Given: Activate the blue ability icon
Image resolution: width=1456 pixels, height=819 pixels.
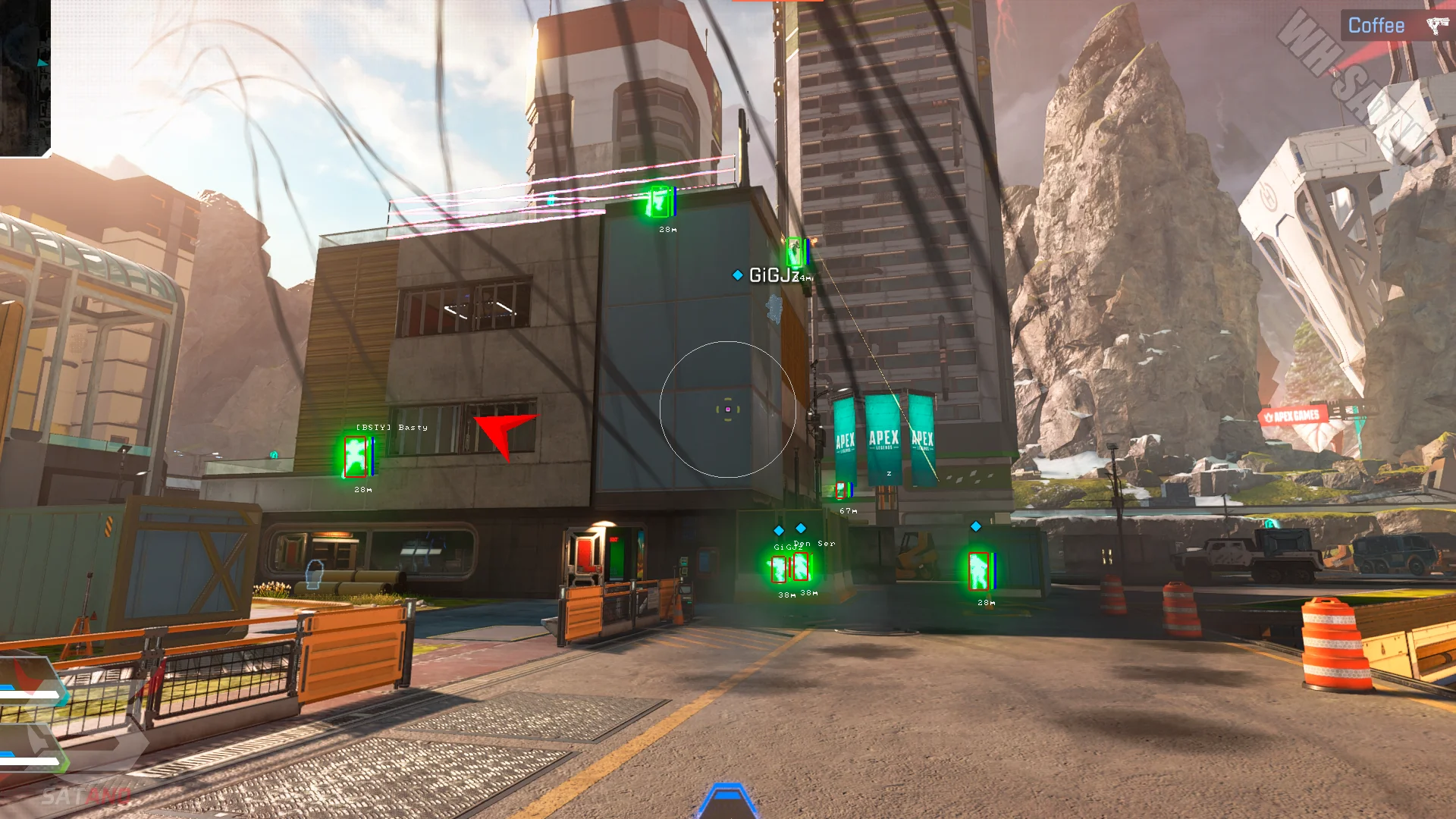Looking at the screenshot, I should click(726, 801).
